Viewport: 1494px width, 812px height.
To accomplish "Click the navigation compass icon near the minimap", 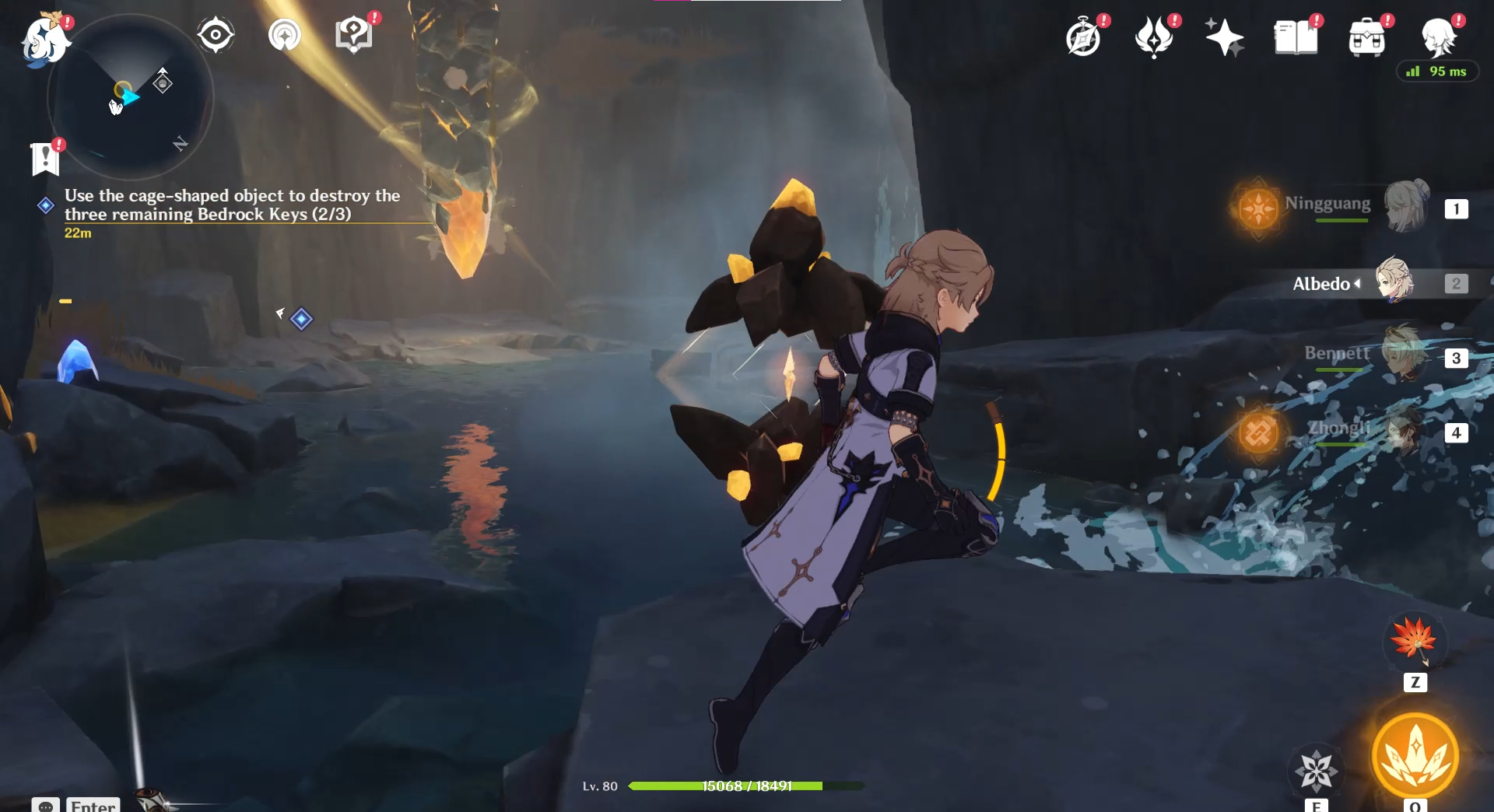I will click(216, 33).
